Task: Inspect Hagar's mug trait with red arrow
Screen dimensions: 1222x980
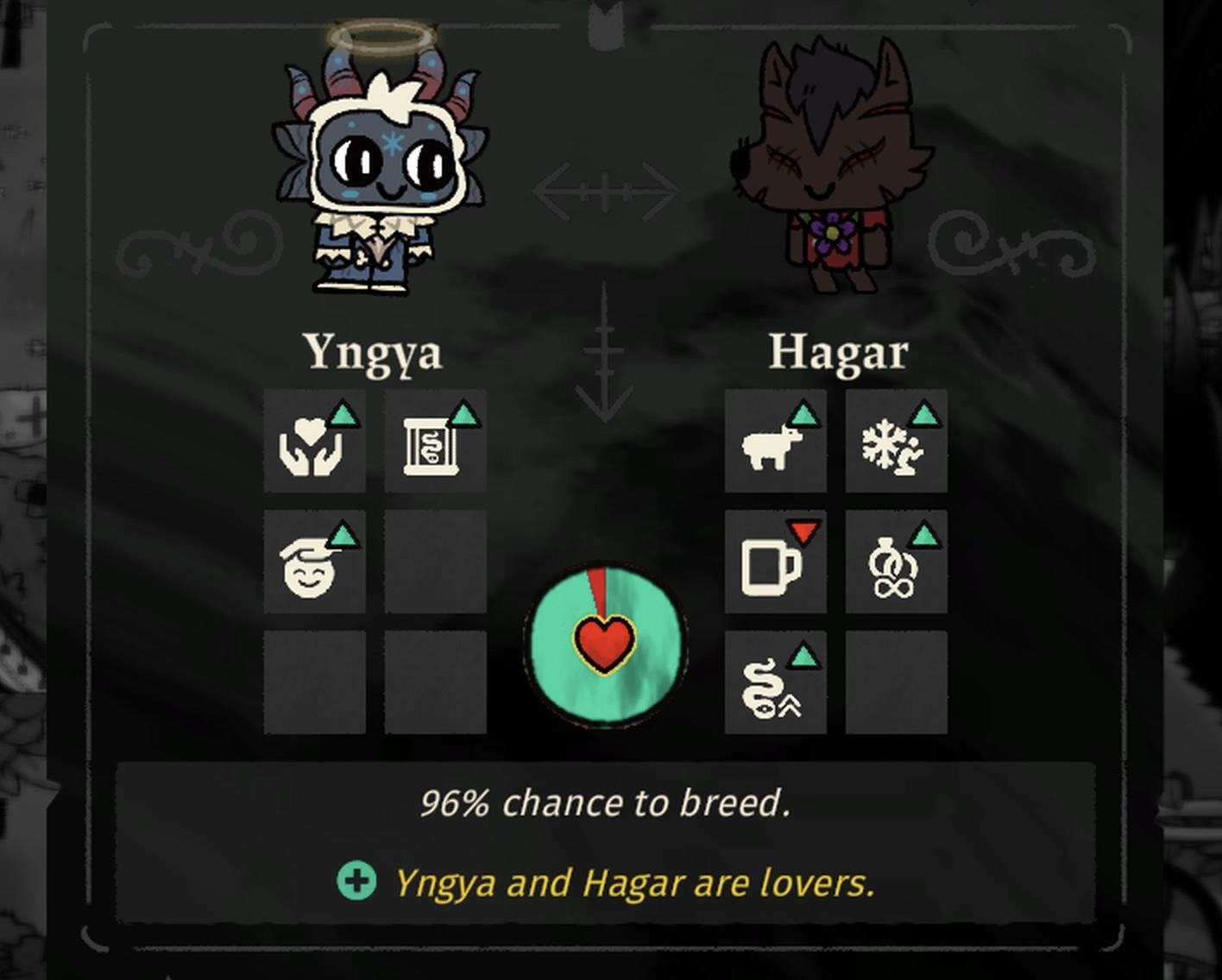Action: [x=775, y=562]
